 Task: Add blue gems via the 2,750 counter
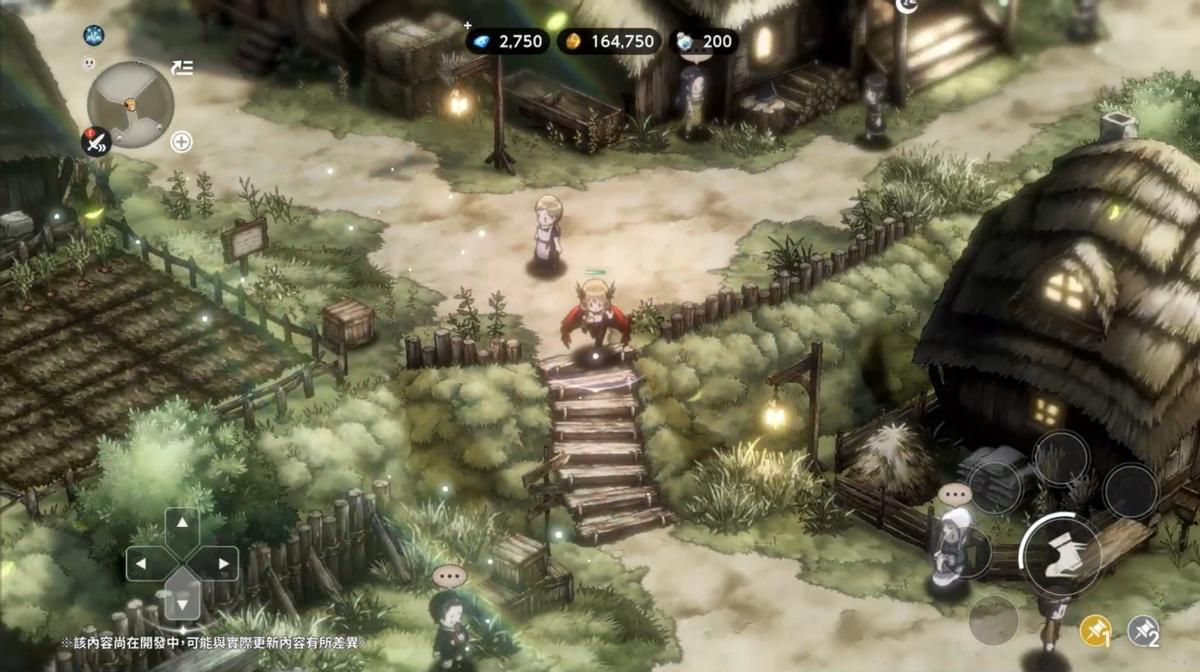click(507, 41)
